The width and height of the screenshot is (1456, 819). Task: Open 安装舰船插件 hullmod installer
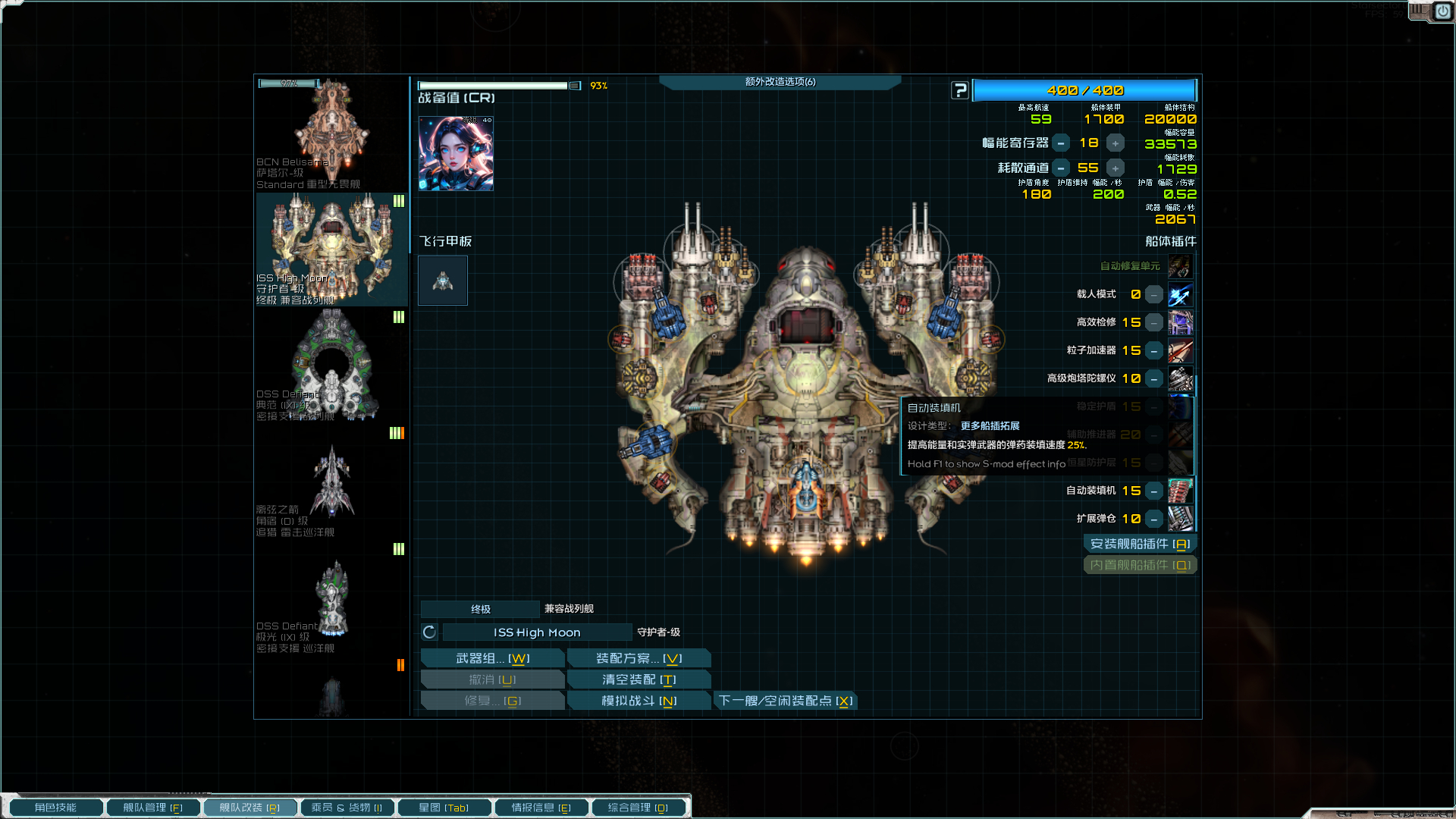pyautogui.click(x=1140, y=544)
